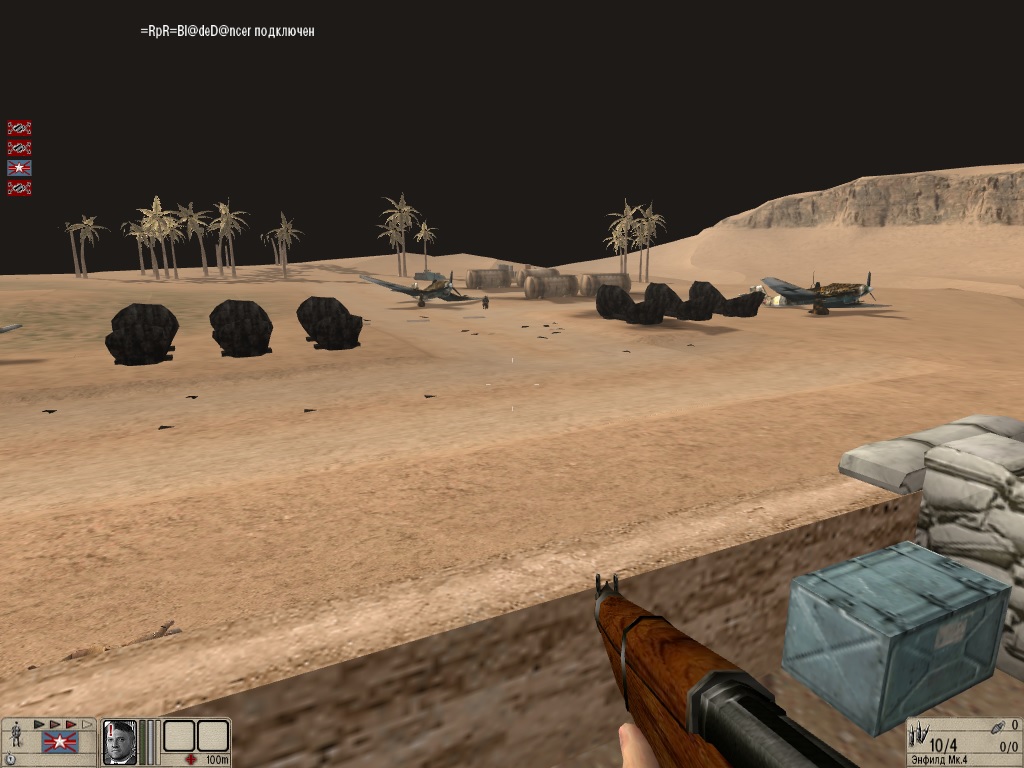Select the grenade icon in the weapon panel
Screen dimensions: 1024x768
(999, 727)
